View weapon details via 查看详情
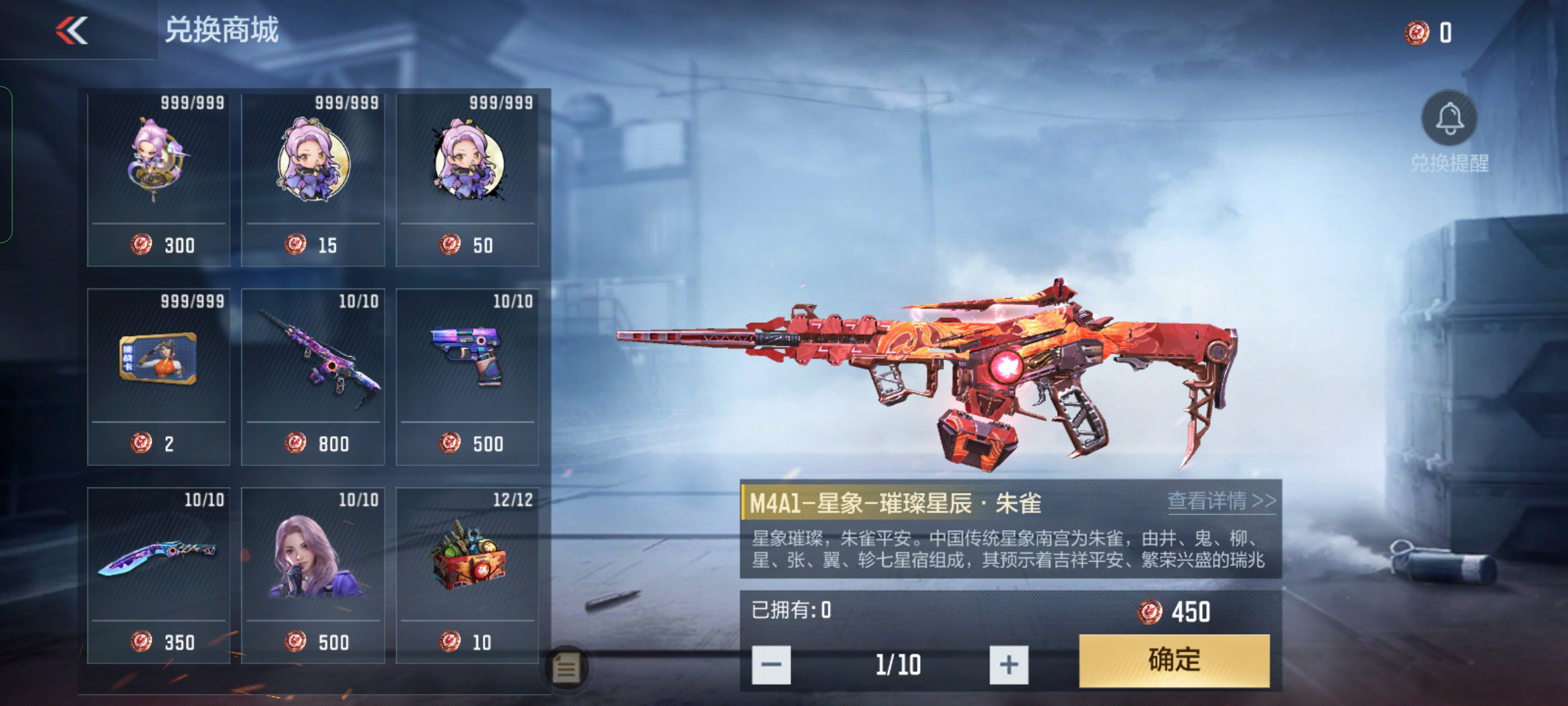 tap(1221, 501)
